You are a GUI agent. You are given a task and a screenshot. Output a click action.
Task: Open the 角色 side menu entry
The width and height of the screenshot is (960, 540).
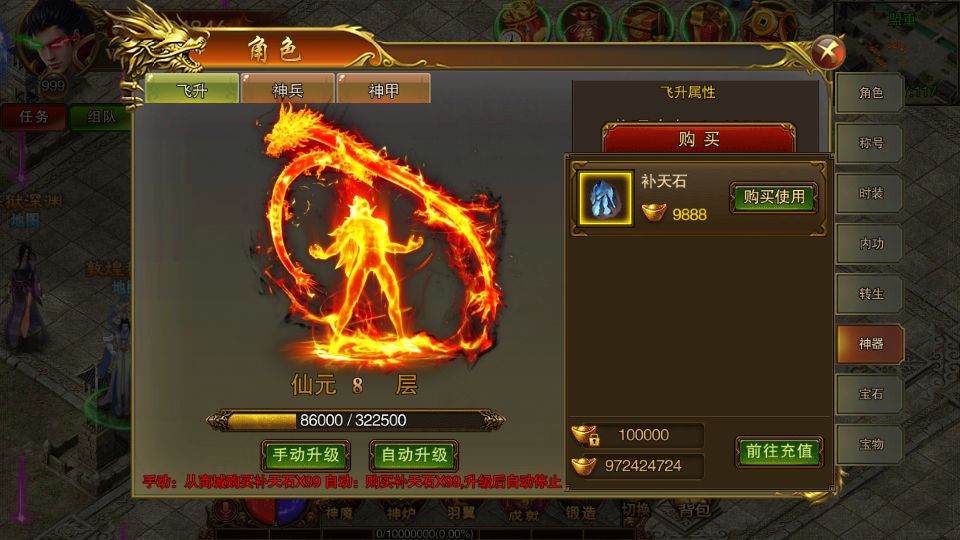[871, 93]
